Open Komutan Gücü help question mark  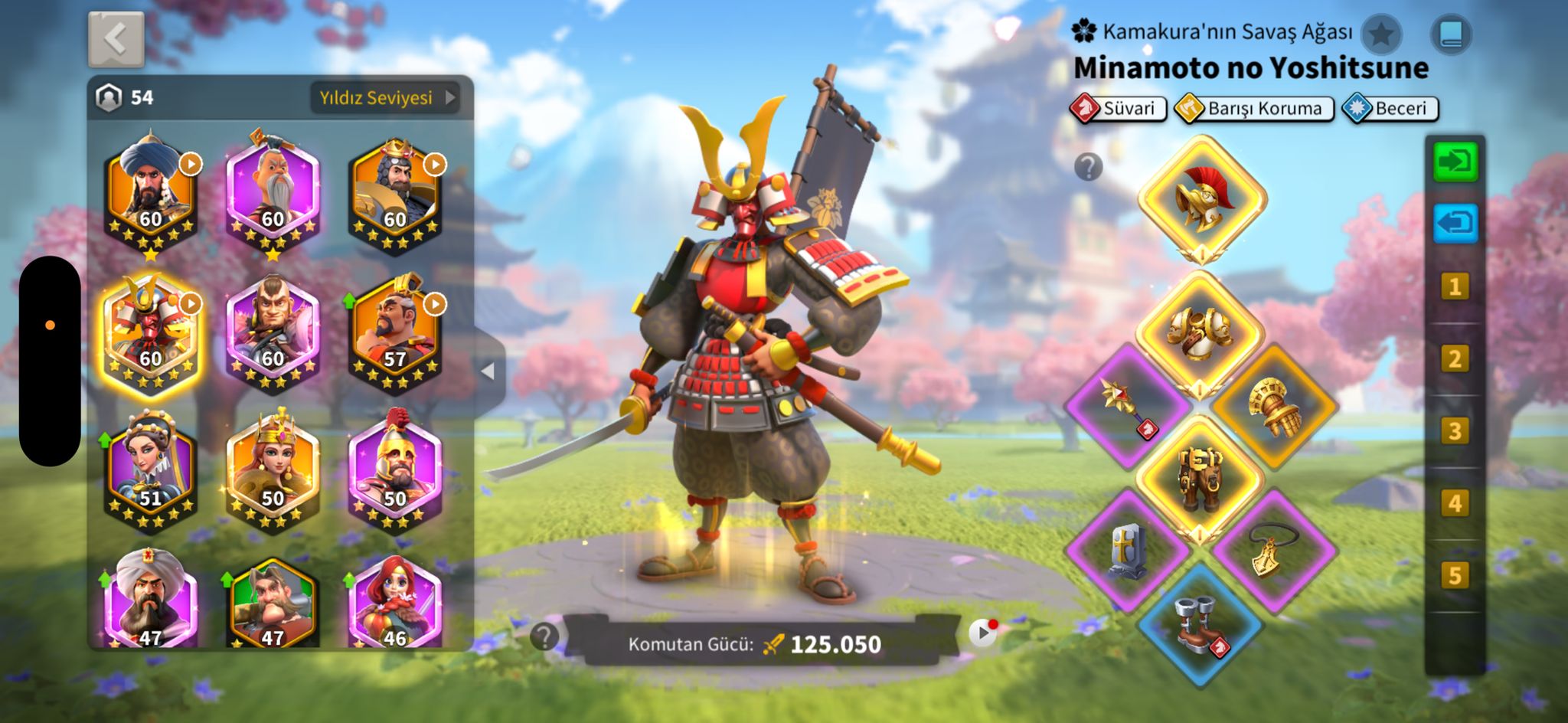coord(544,636)
